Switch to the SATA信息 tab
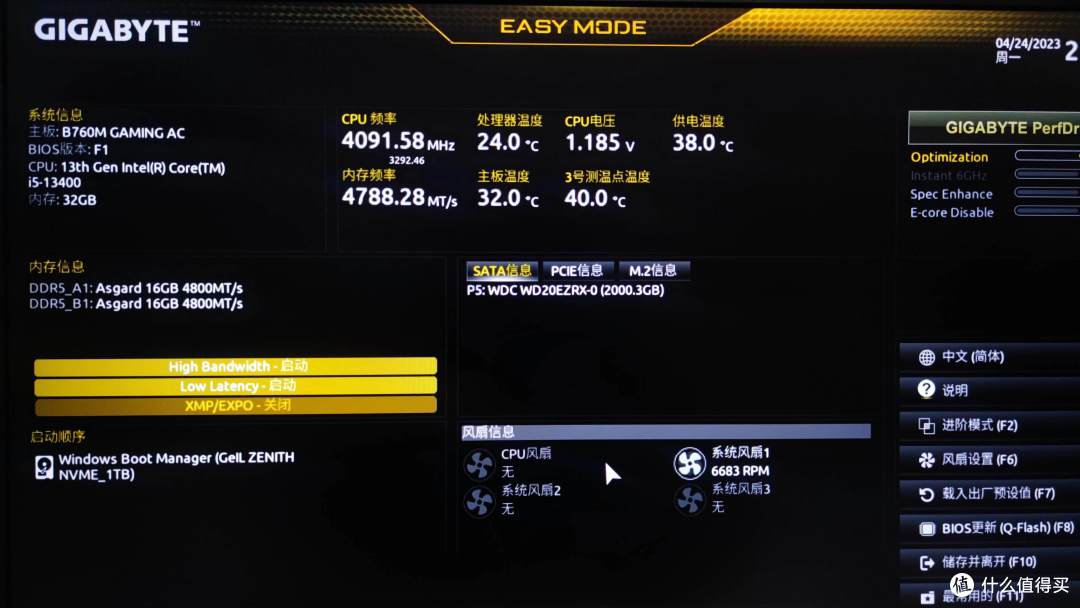The width and height of the screenshot is (1080, 608). pos(502,270)
